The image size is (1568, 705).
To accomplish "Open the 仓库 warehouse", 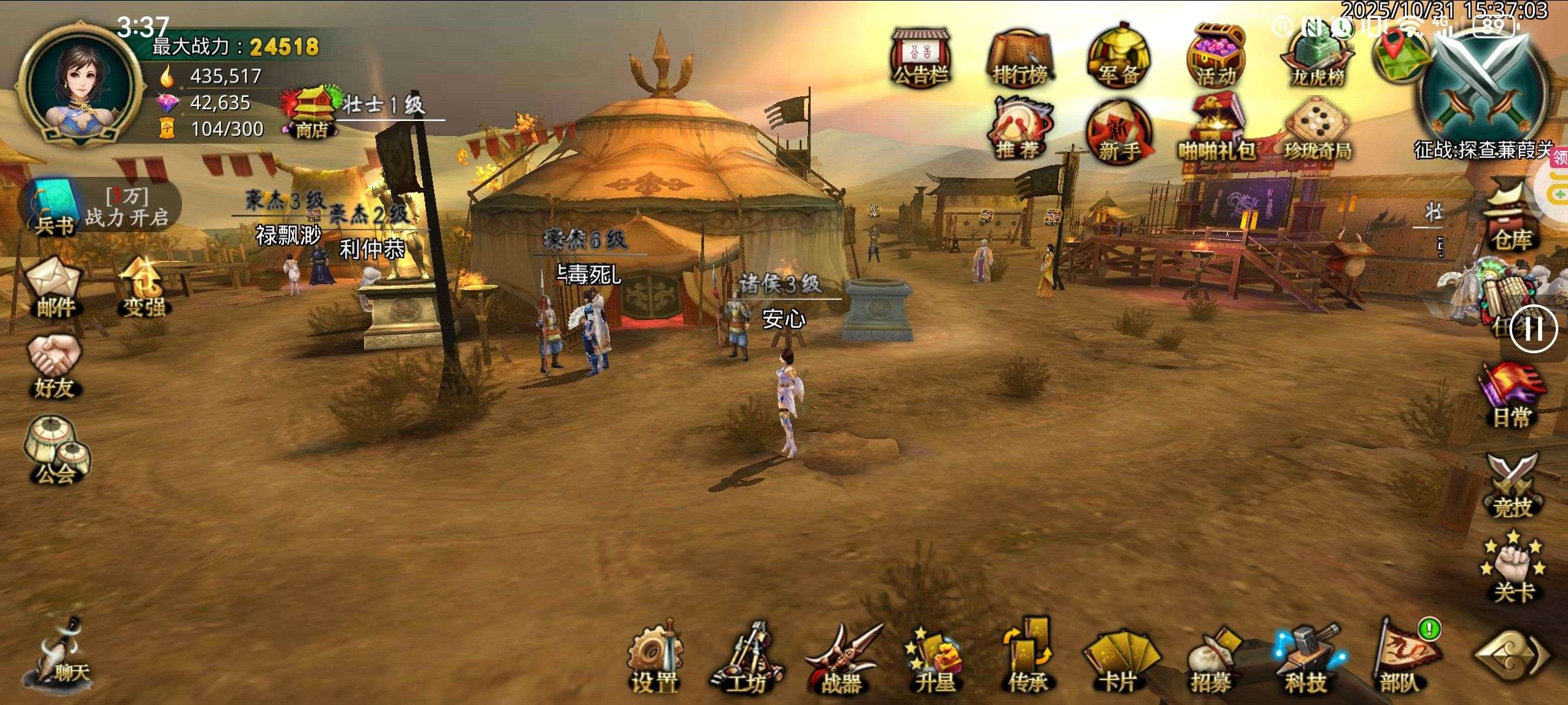I will click(1512, 217).
